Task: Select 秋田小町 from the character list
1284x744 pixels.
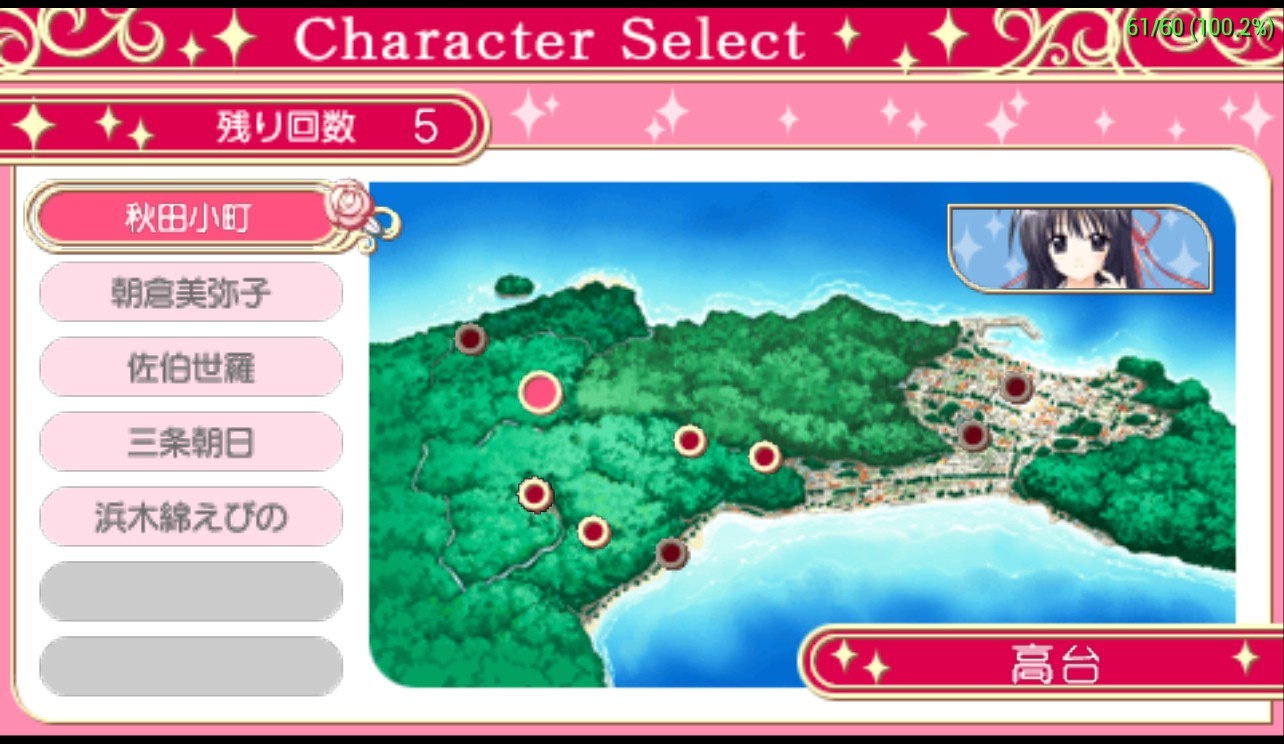Action: point(188,217)
